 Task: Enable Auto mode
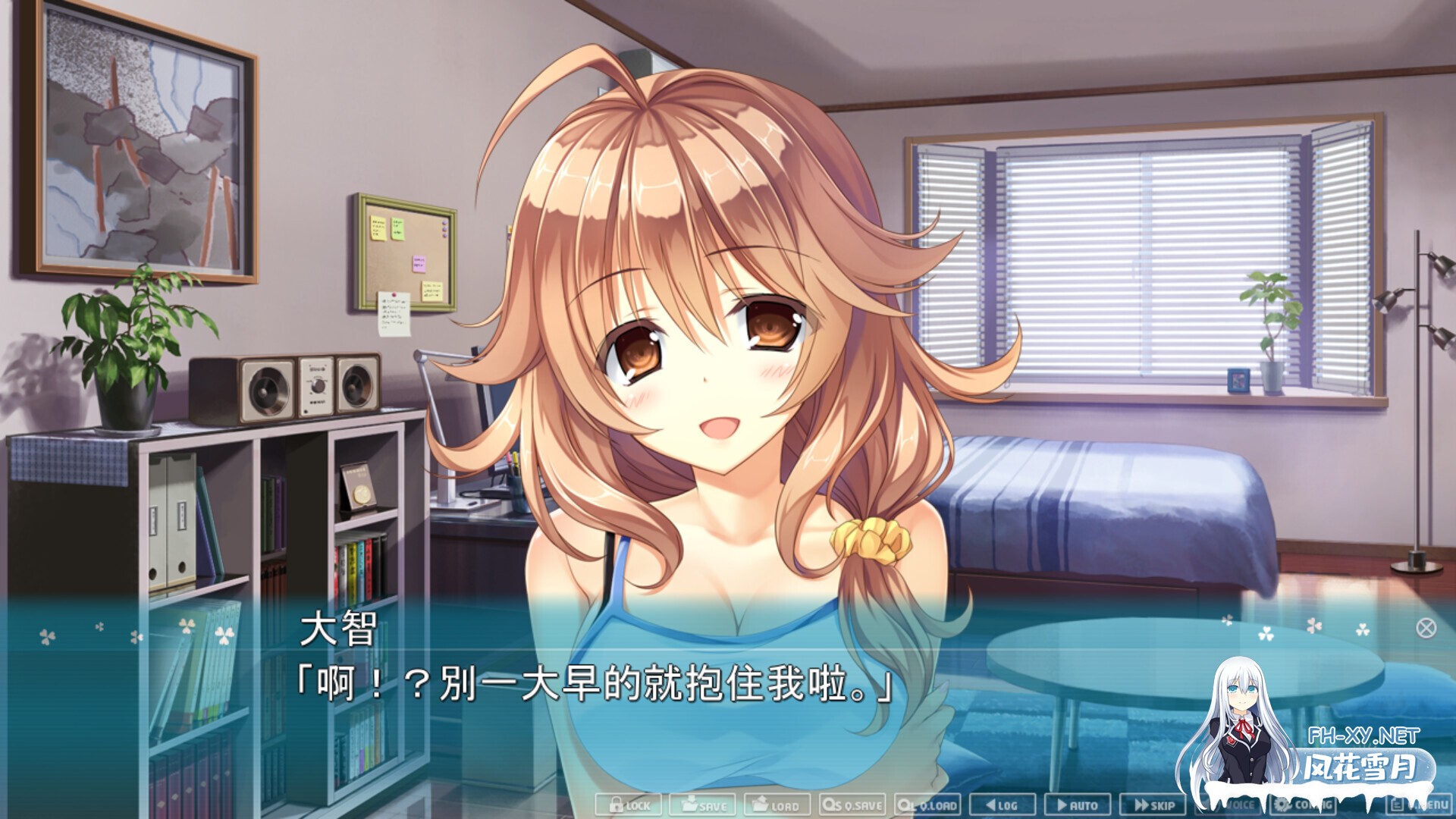1077,805
